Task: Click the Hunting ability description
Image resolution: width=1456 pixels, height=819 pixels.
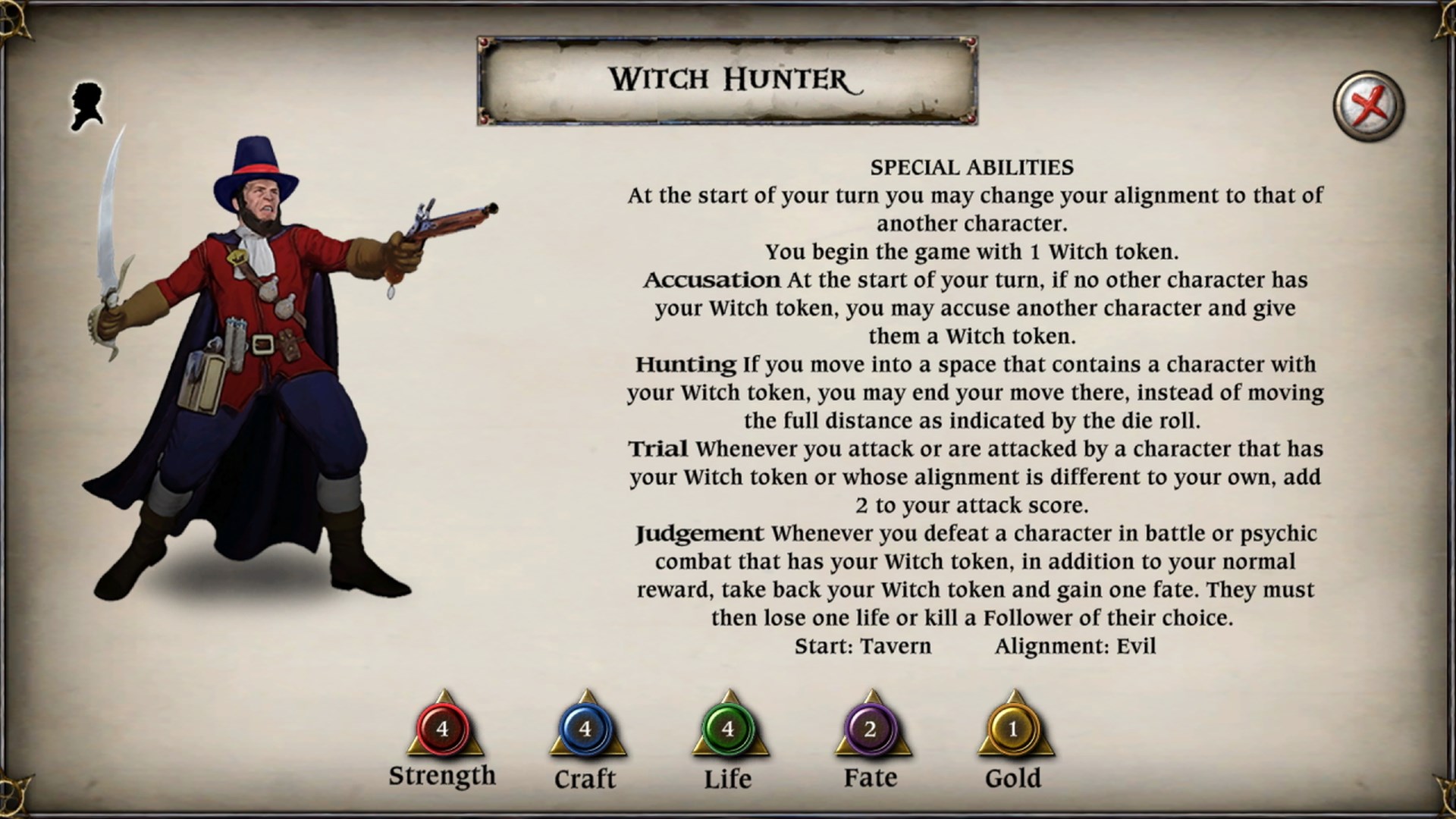Action: pos(974,393)
